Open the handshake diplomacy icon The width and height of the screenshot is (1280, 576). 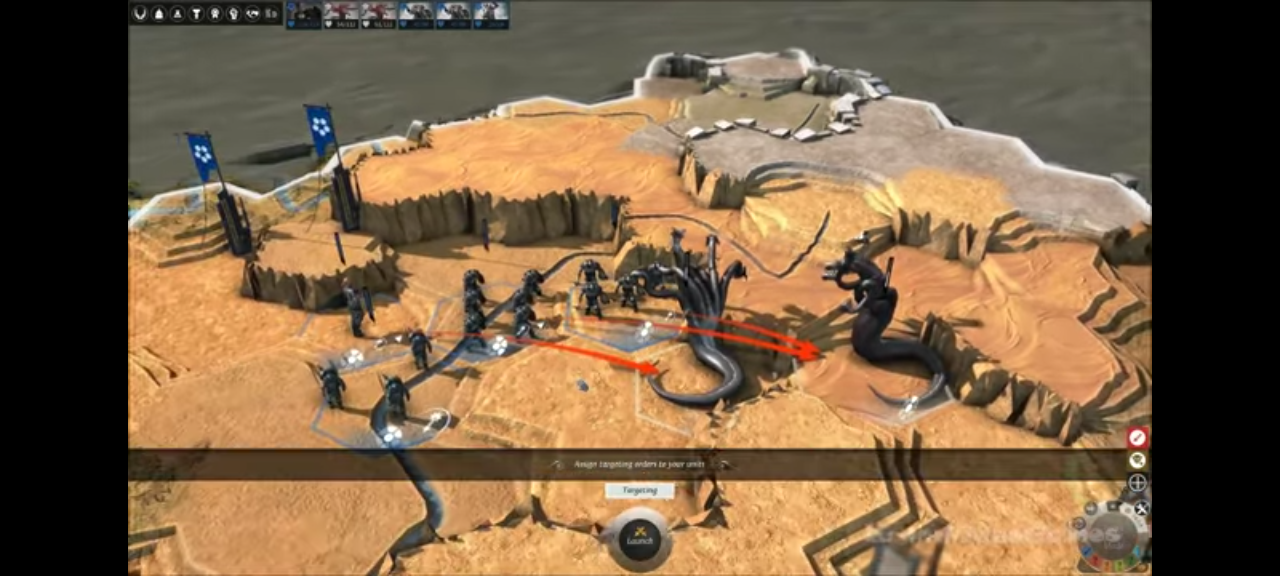click(x=252, y=13)
